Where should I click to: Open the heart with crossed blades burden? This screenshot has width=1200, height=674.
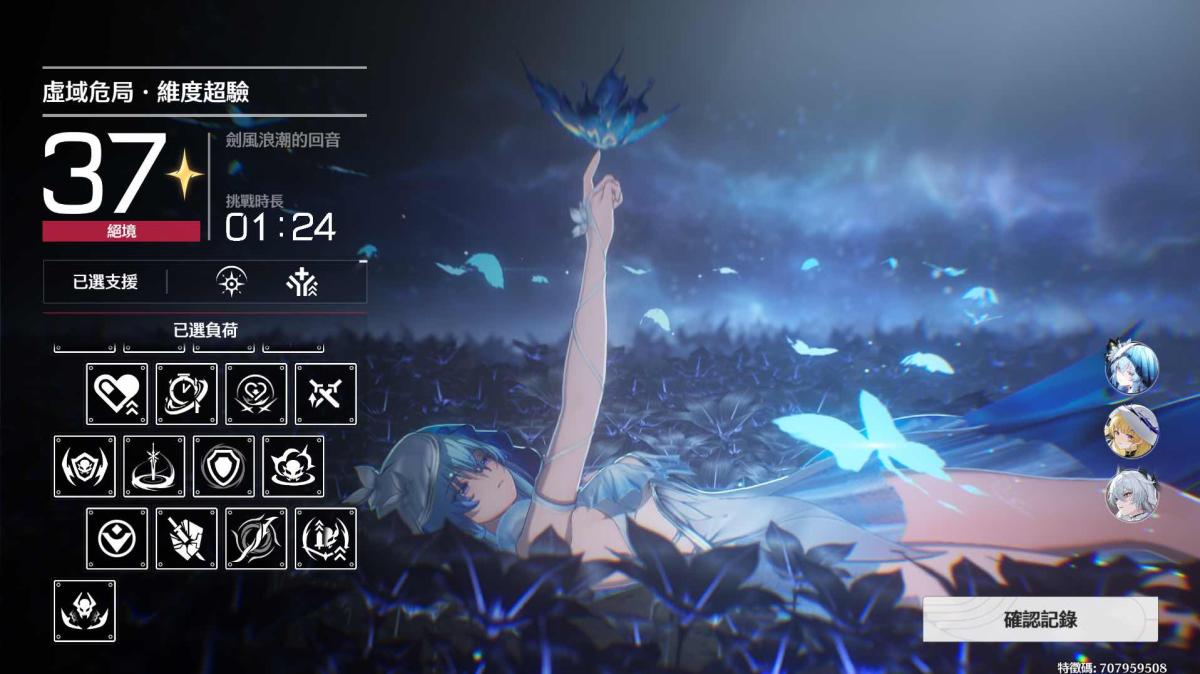256,394
